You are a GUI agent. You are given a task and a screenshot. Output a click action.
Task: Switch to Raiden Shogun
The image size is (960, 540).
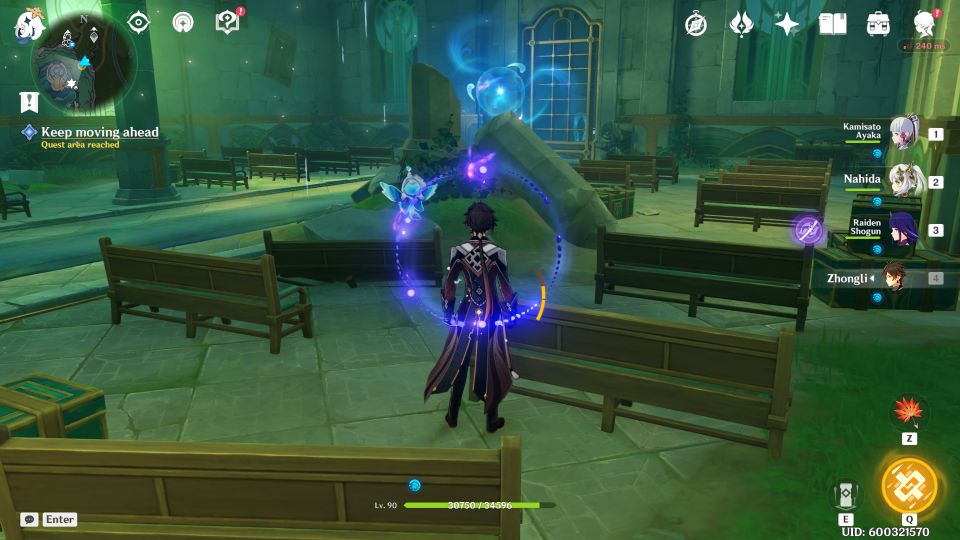point(902,230)
